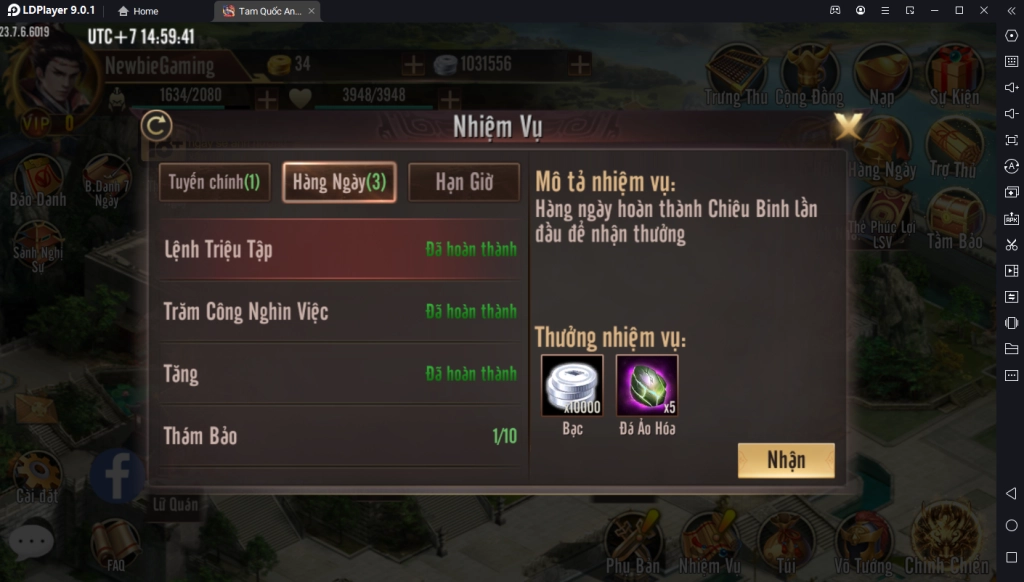Image resolution: width=1024 pixels, height=582 pixels.
Task: Inspect the Bạc silver reward icon
Action: tap(572, 385)
